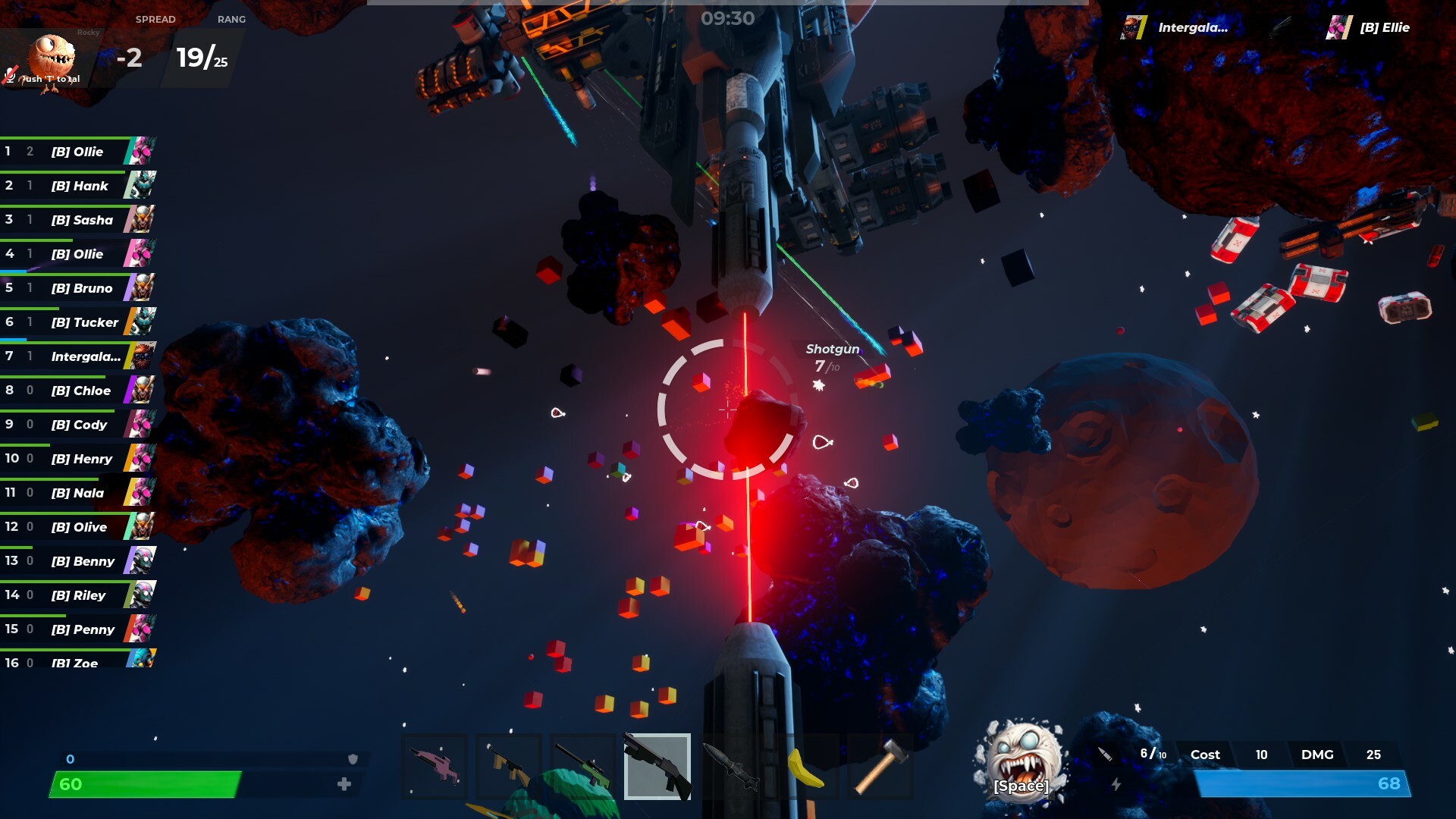Screen dimensions: 1456x819
Task: Select the shotgun in the hotbar
Action: [657, 767]
